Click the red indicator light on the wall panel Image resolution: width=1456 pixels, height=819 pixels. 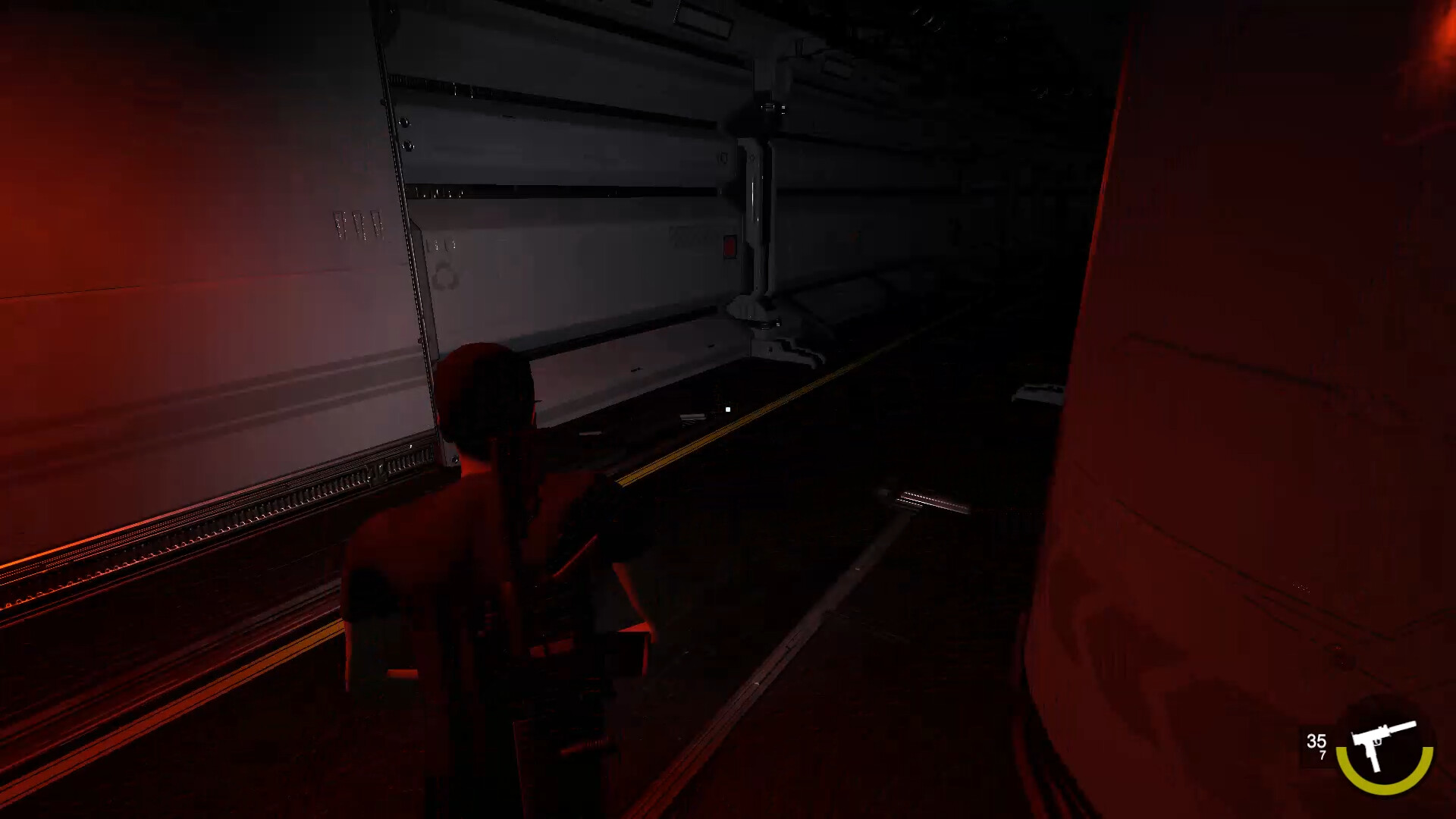pos(730,248)
